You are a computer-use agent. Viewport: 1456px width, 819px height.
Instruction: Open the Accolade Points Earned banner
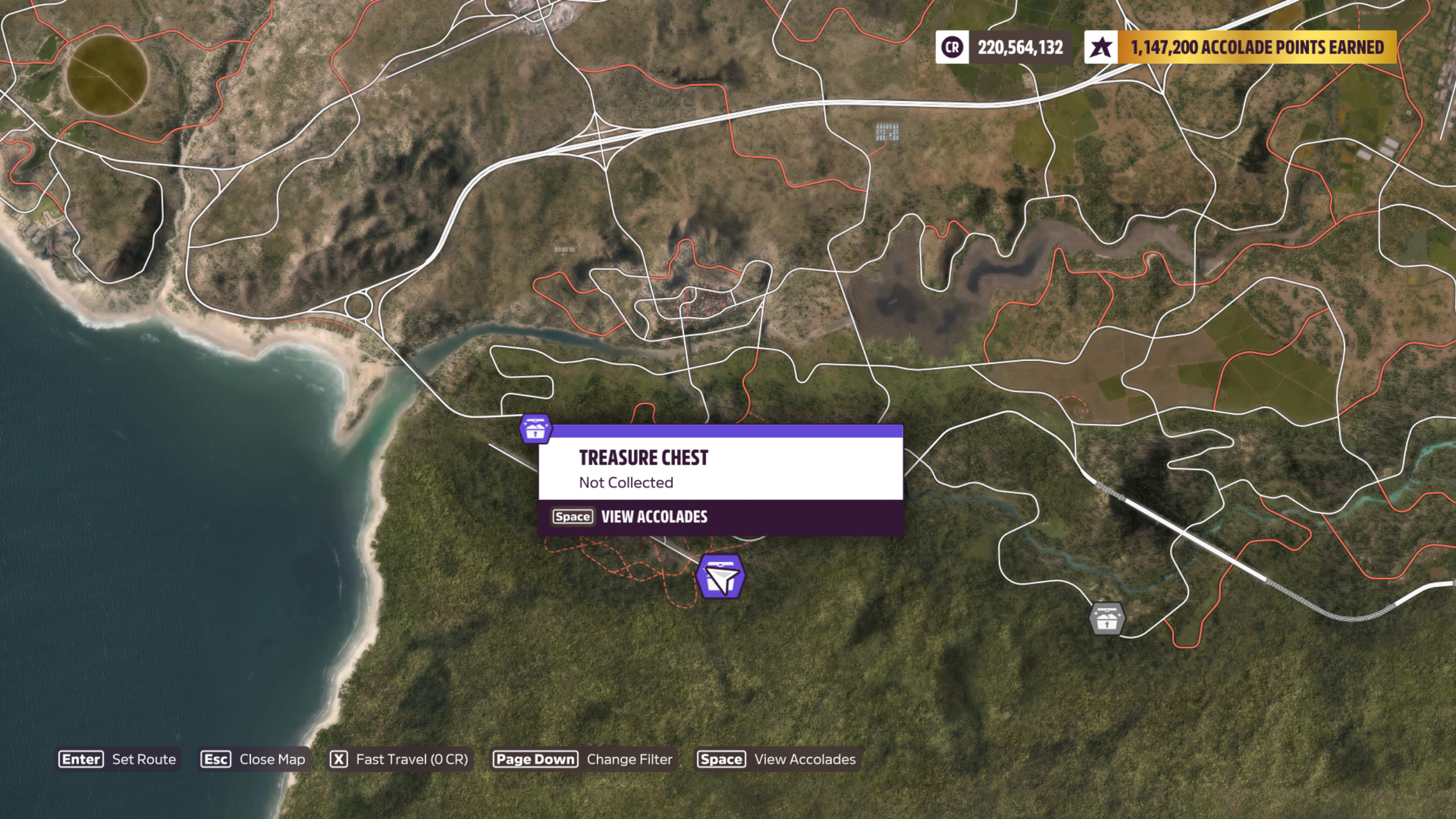click(1240, 47)
